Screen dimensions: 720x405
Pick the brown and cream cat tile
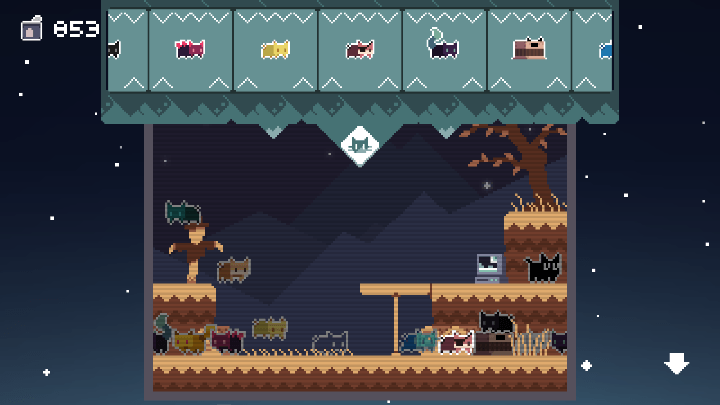(x=360, y=49)
